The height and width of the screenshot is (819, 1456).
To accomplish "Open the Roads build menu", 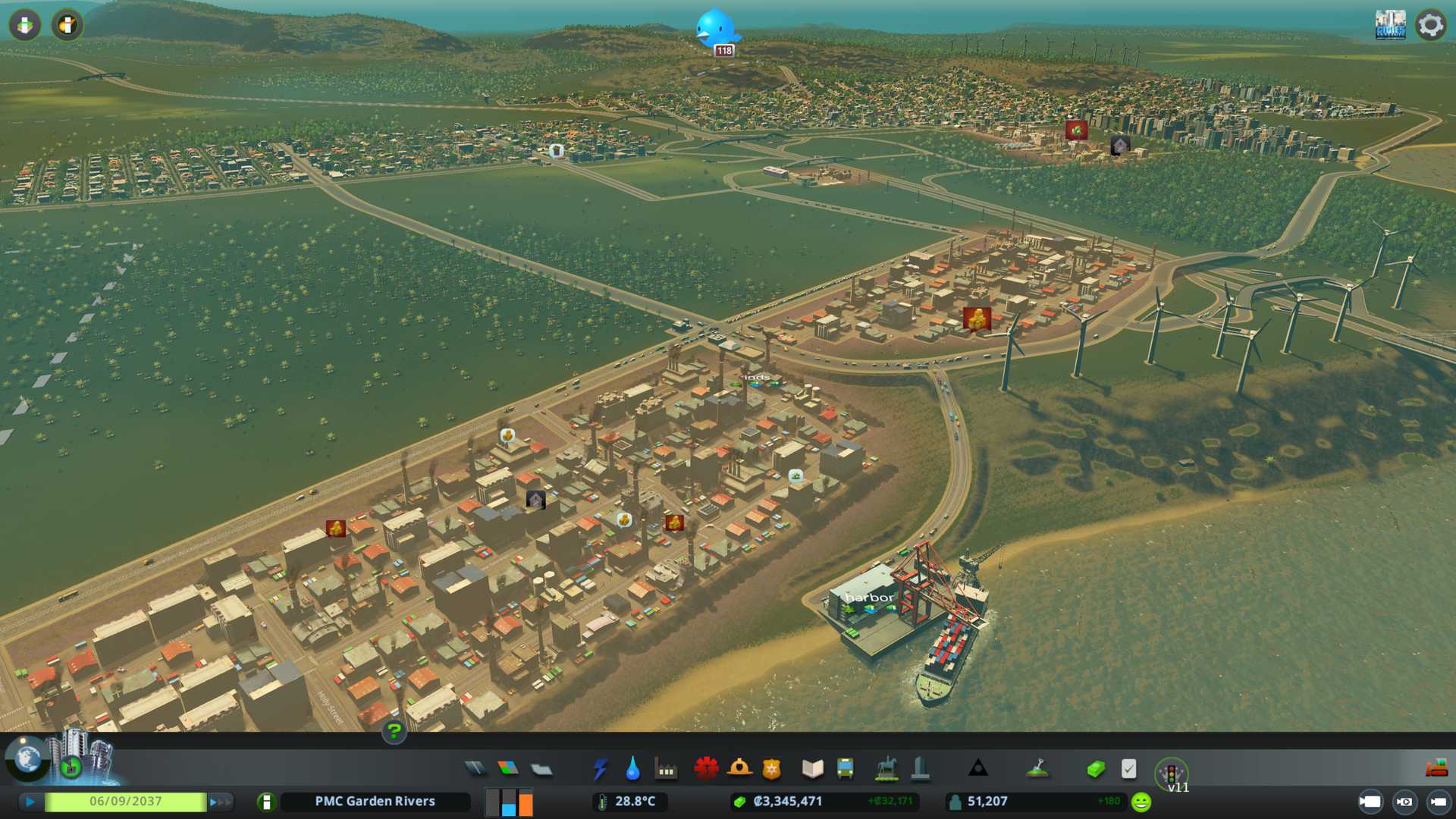I will 475,769.
